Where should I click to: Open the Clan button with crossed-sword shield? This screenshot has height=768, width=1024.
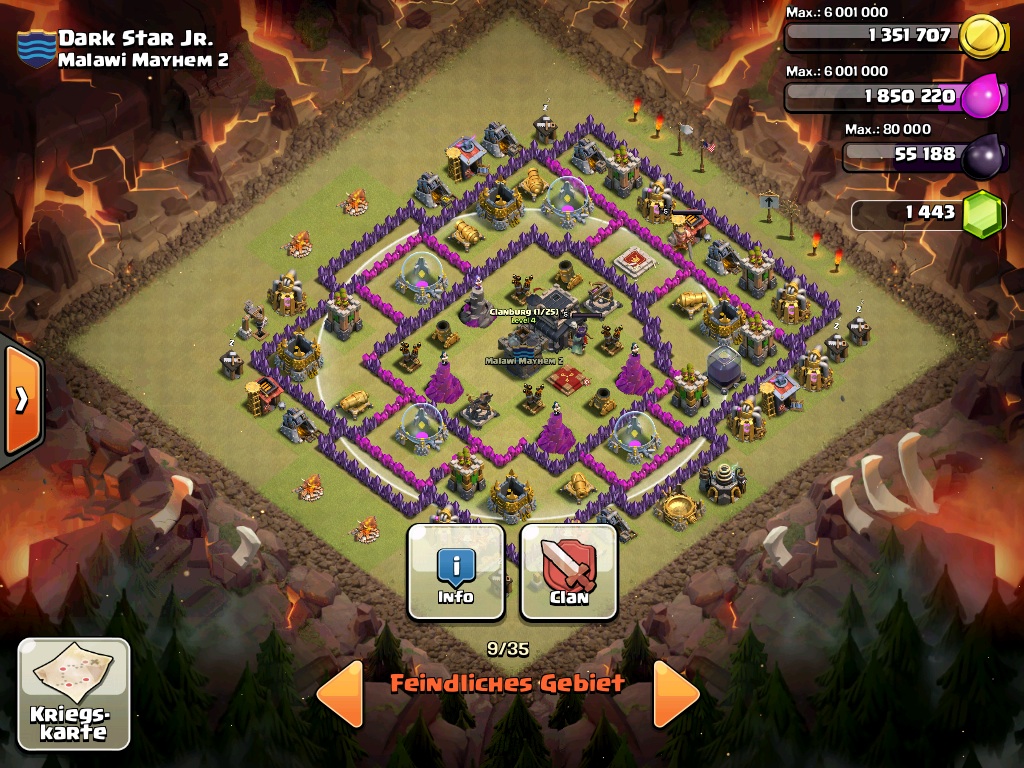[x=568, y=573]
